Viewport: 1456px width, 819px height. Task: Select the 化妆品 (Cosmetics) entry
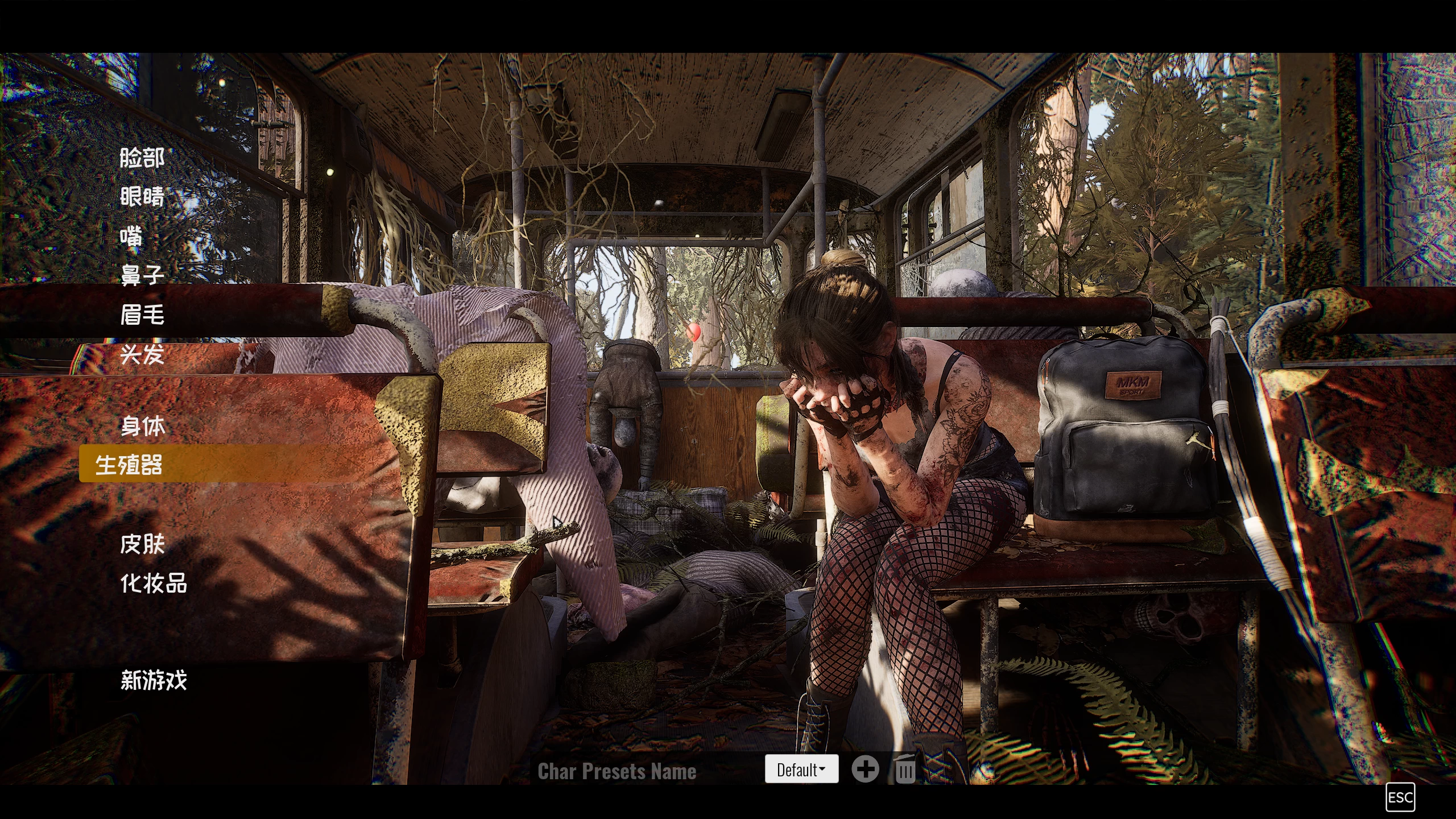(154, 584)
